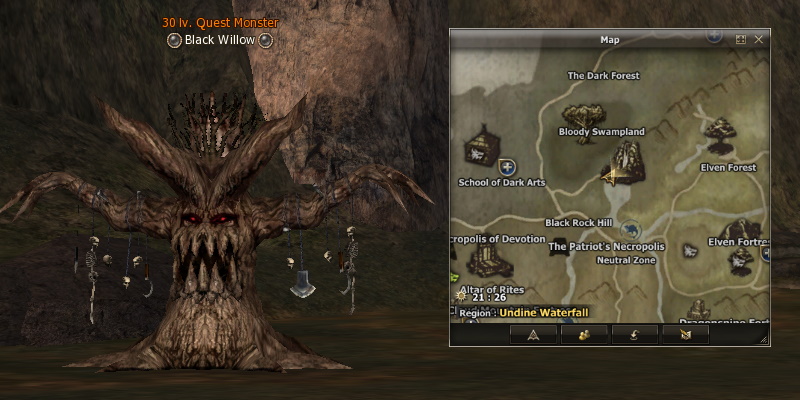Click the party members map button
Screen dimensions: 800x400
[584, 335]
